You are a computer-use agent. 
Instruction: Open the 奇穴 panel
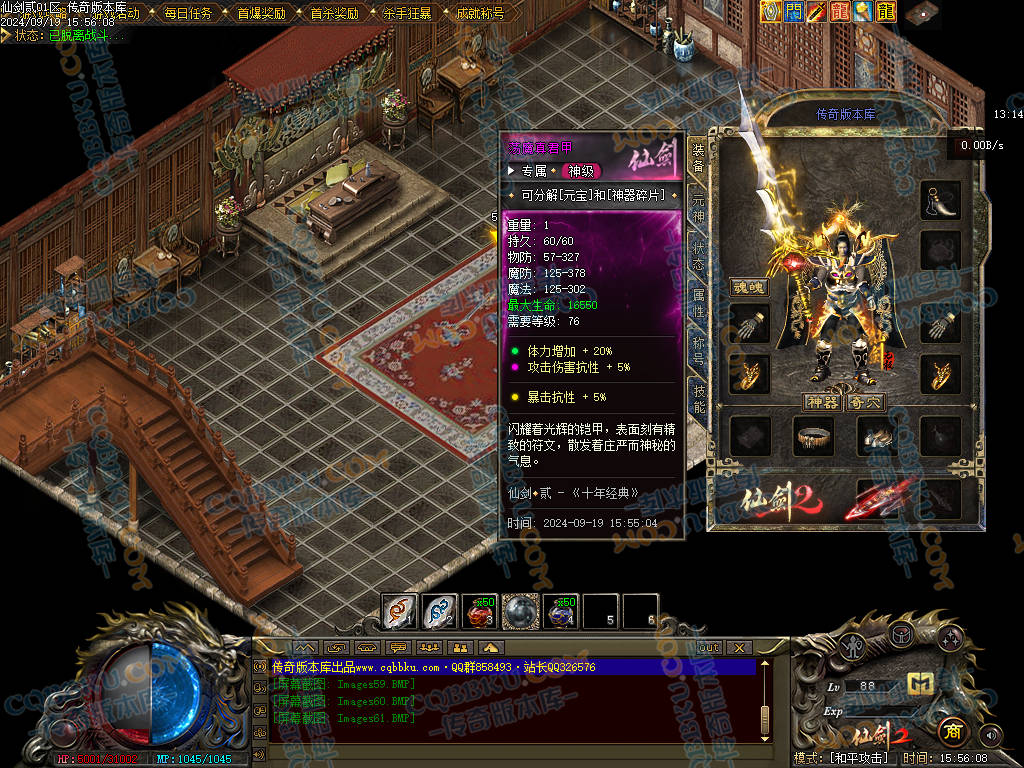point(865,402)
